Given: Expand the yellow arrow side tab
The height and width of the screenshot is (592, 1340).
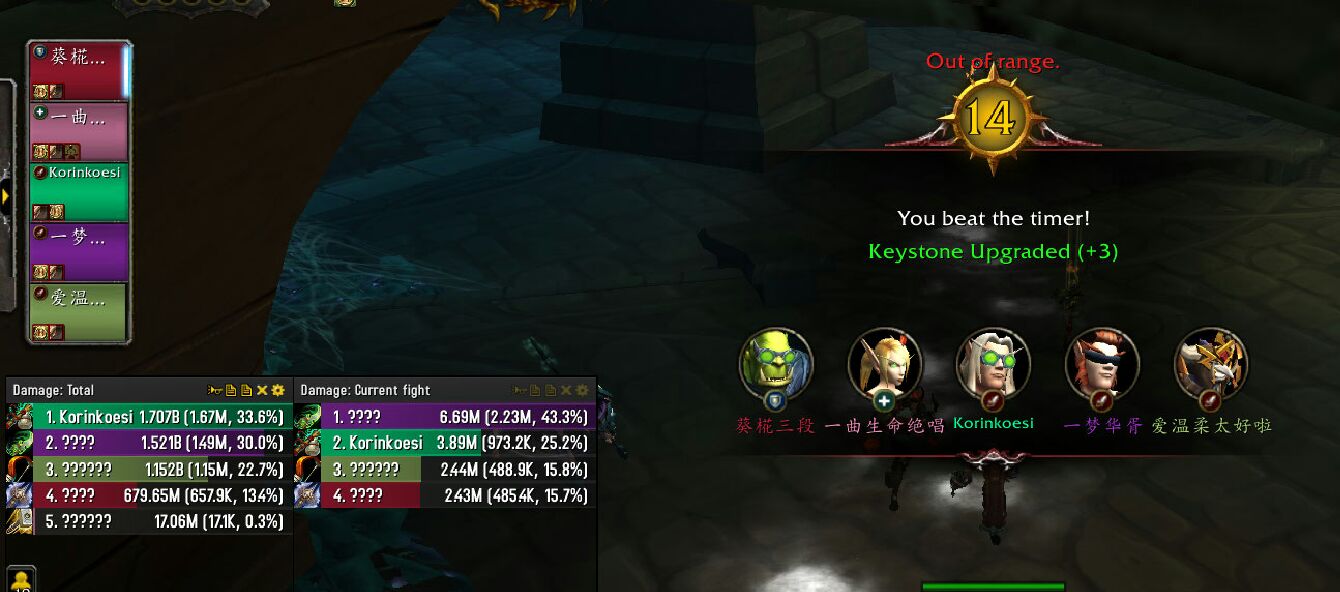Looking at the screenshot, I should point(6,196).
